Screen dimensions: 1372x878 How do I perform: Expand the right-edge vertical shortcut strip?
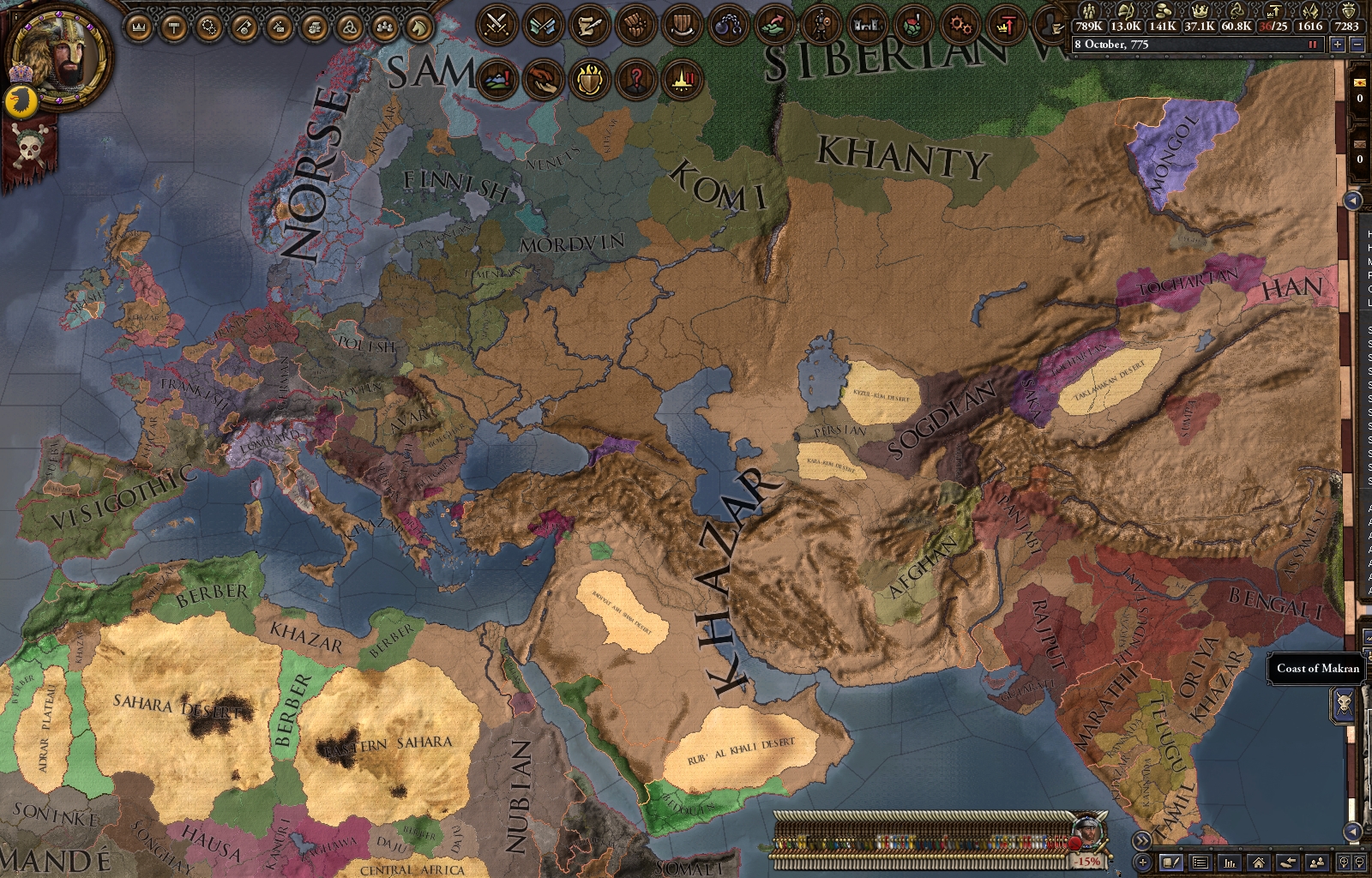click(x=1353, y=200)
